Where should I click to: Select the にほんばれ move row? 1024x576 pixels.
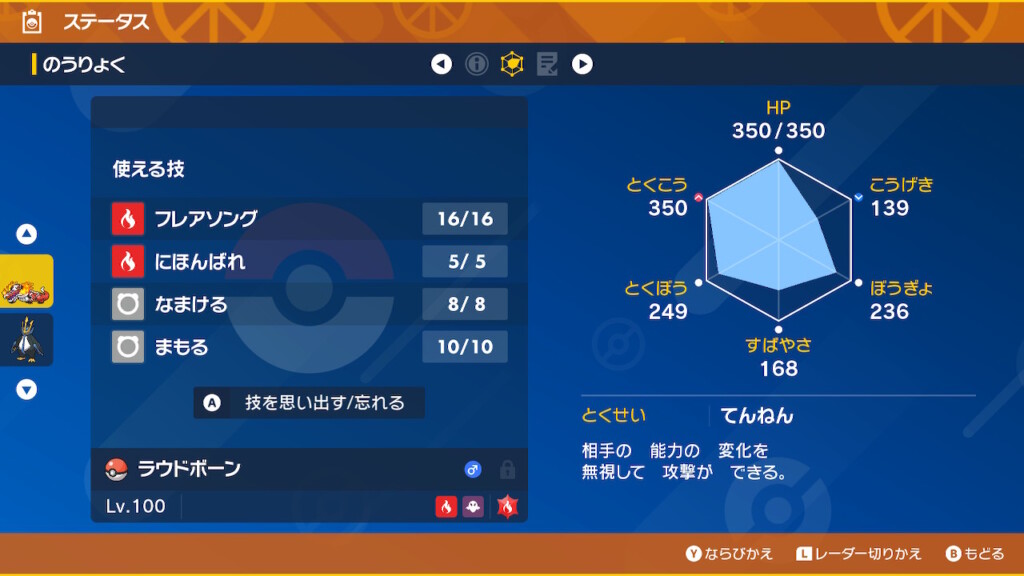point(309,262)
